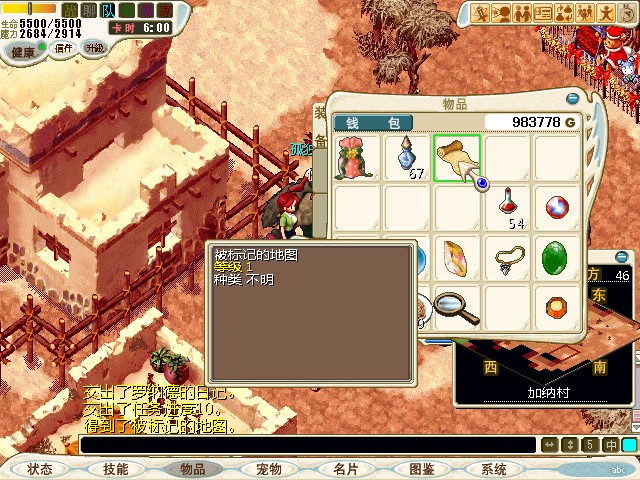Open the 名片 name card menu
Image resolution: width=640 pixels, height=480 pixels.
[x=345, y=469]
